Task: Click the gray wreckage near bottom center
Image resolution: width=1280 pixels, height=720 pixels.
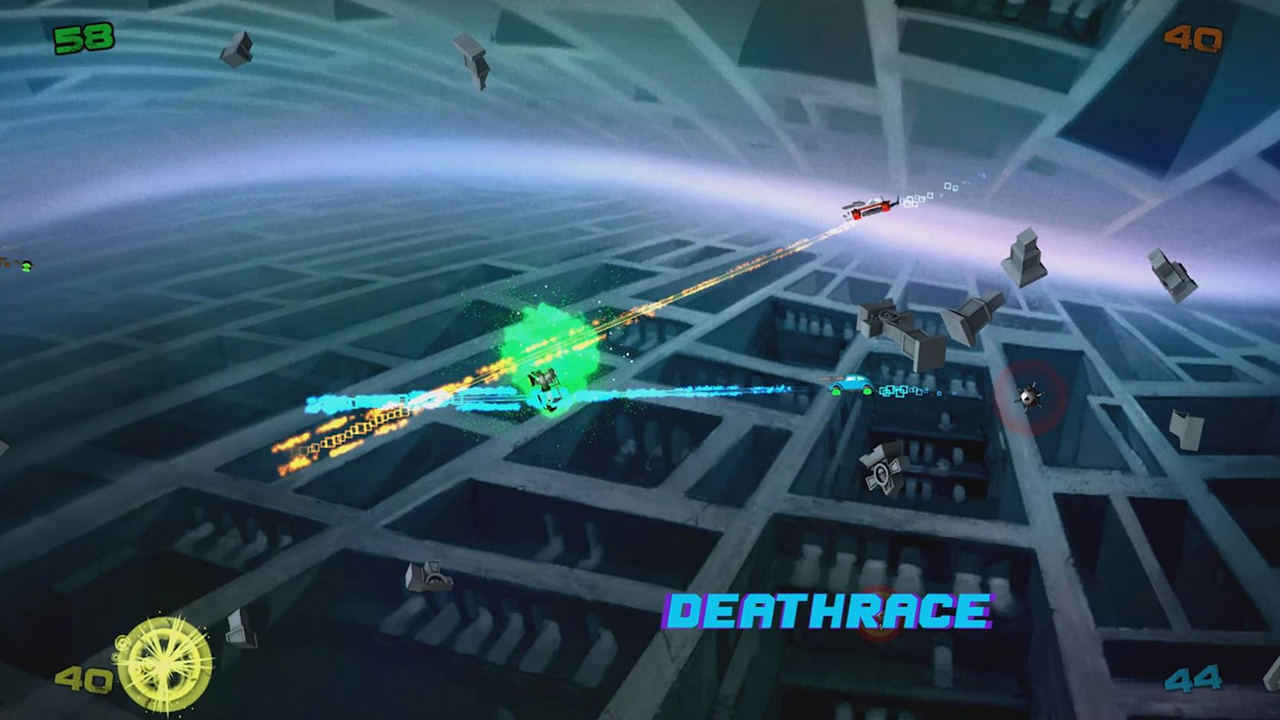Action: click(x=428, y=578)
